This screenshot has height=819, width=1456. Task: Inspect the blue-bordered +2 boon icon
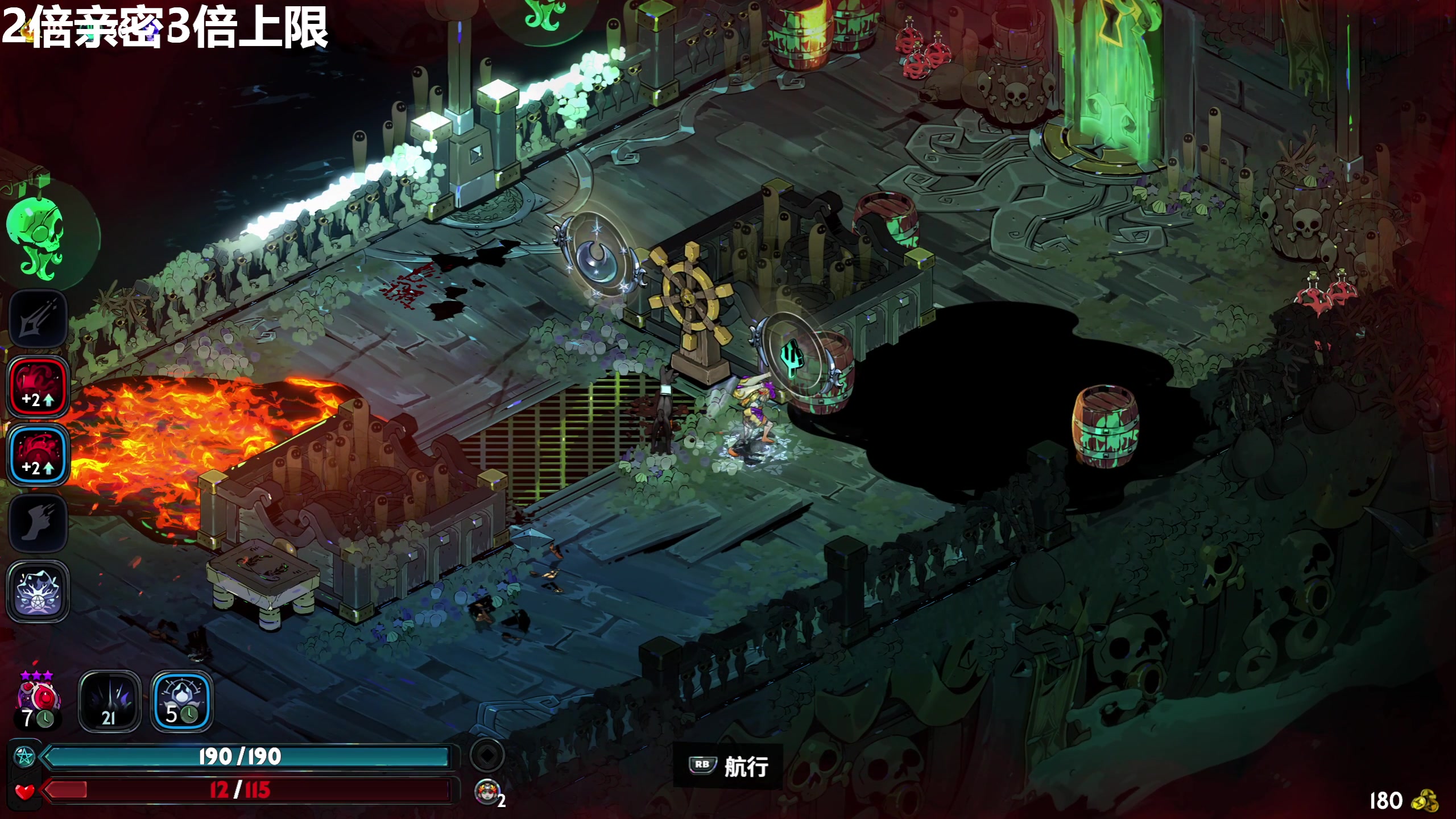click(38, 455)
